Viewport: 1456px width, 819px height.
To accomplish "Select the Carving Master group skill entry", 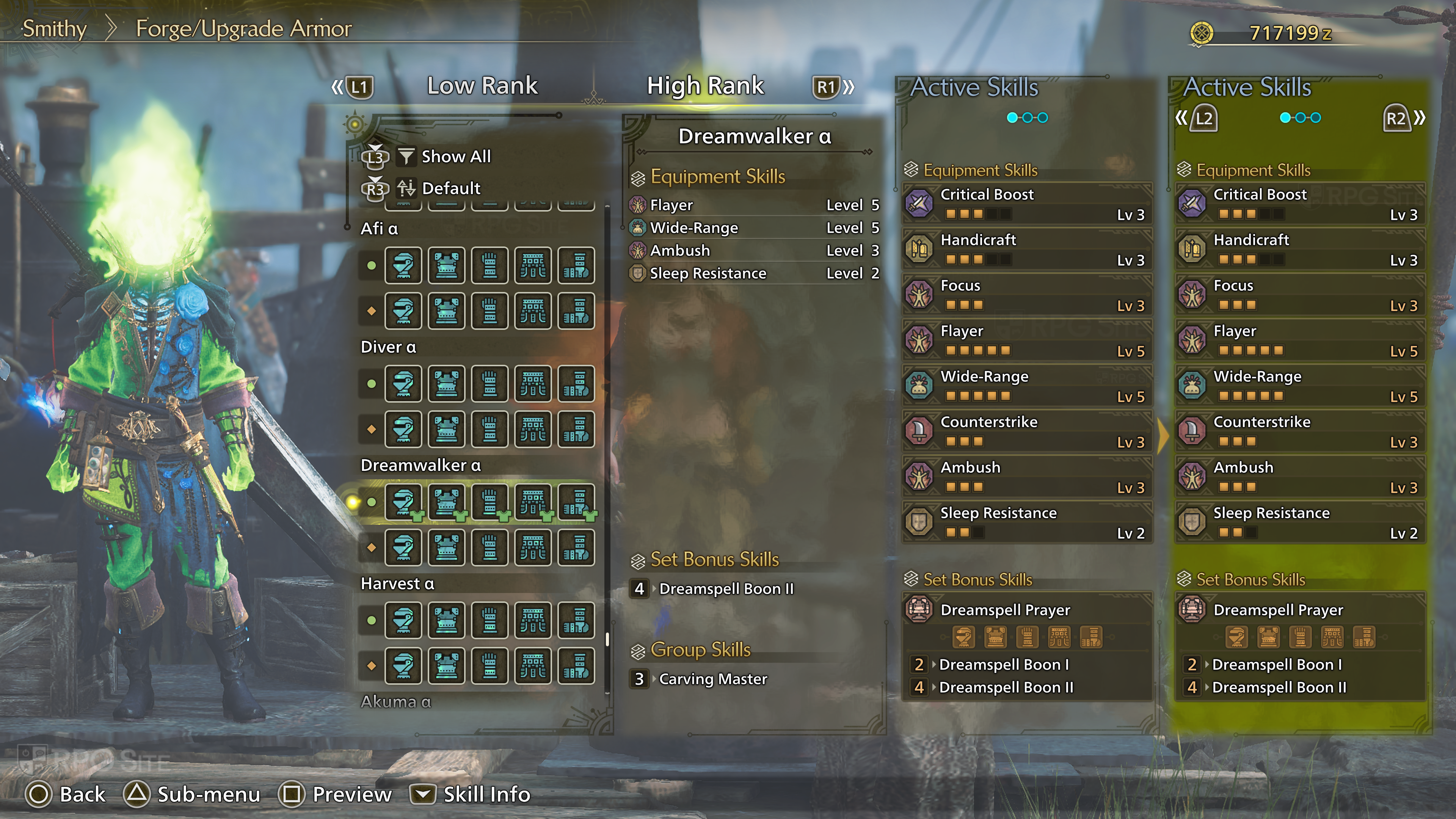I will pyautogui.click(x=713, y=679).
